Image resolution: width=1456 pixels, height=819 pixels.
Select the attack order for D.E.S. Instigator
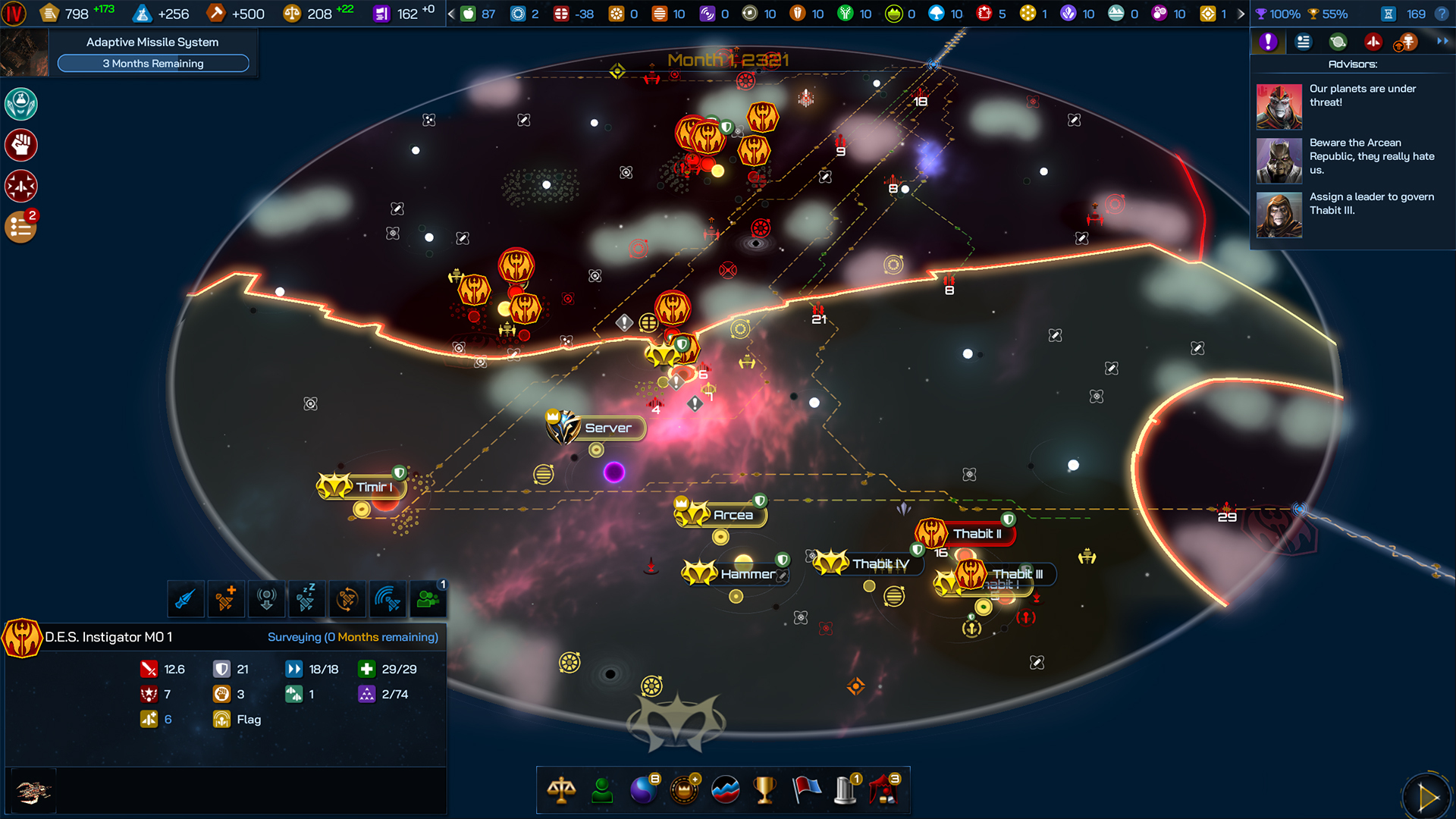pos(185,599)
